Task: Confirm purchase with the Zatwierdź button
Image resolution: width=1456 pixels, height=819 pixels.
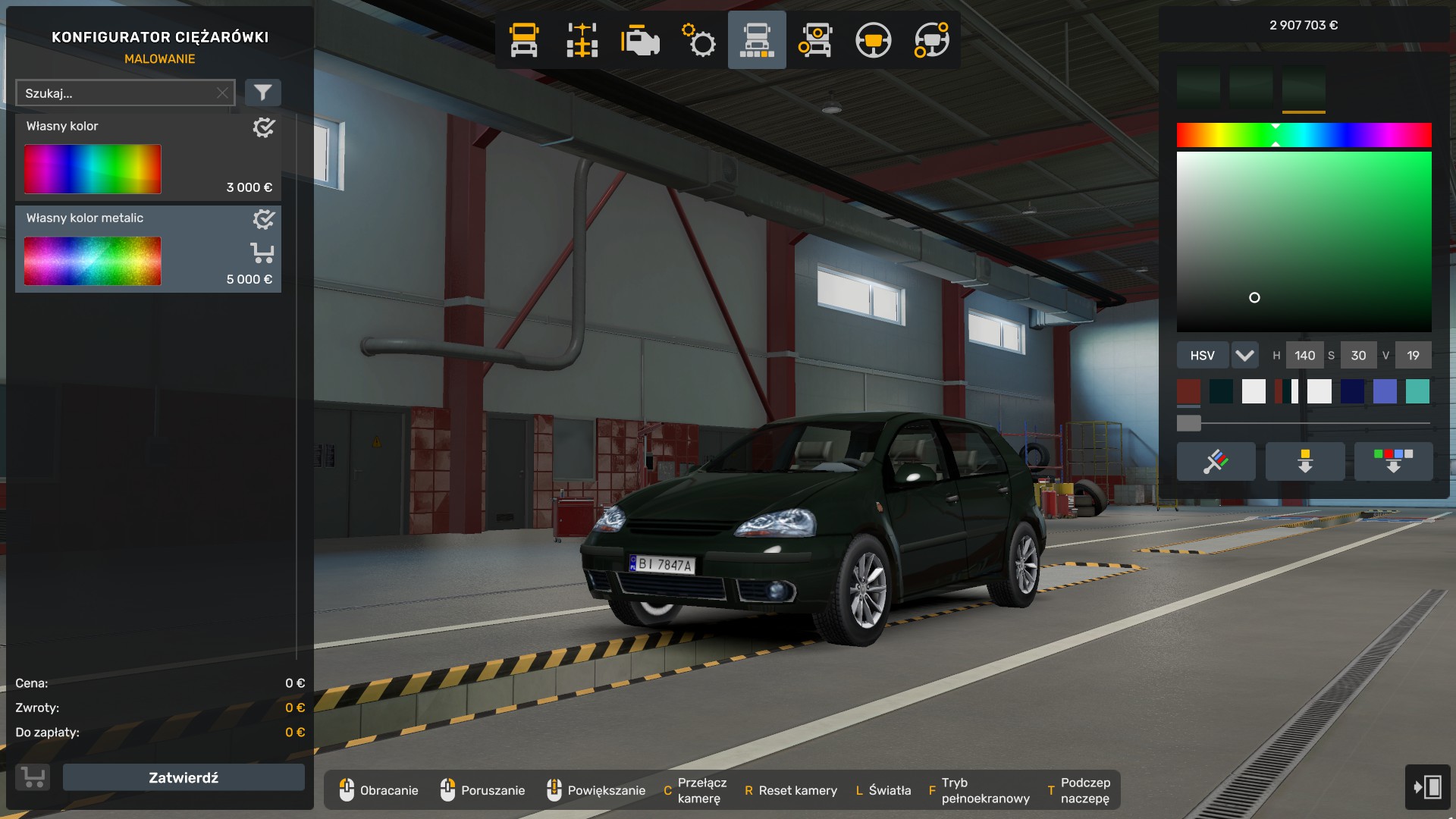Action: [x=184, y=777]
